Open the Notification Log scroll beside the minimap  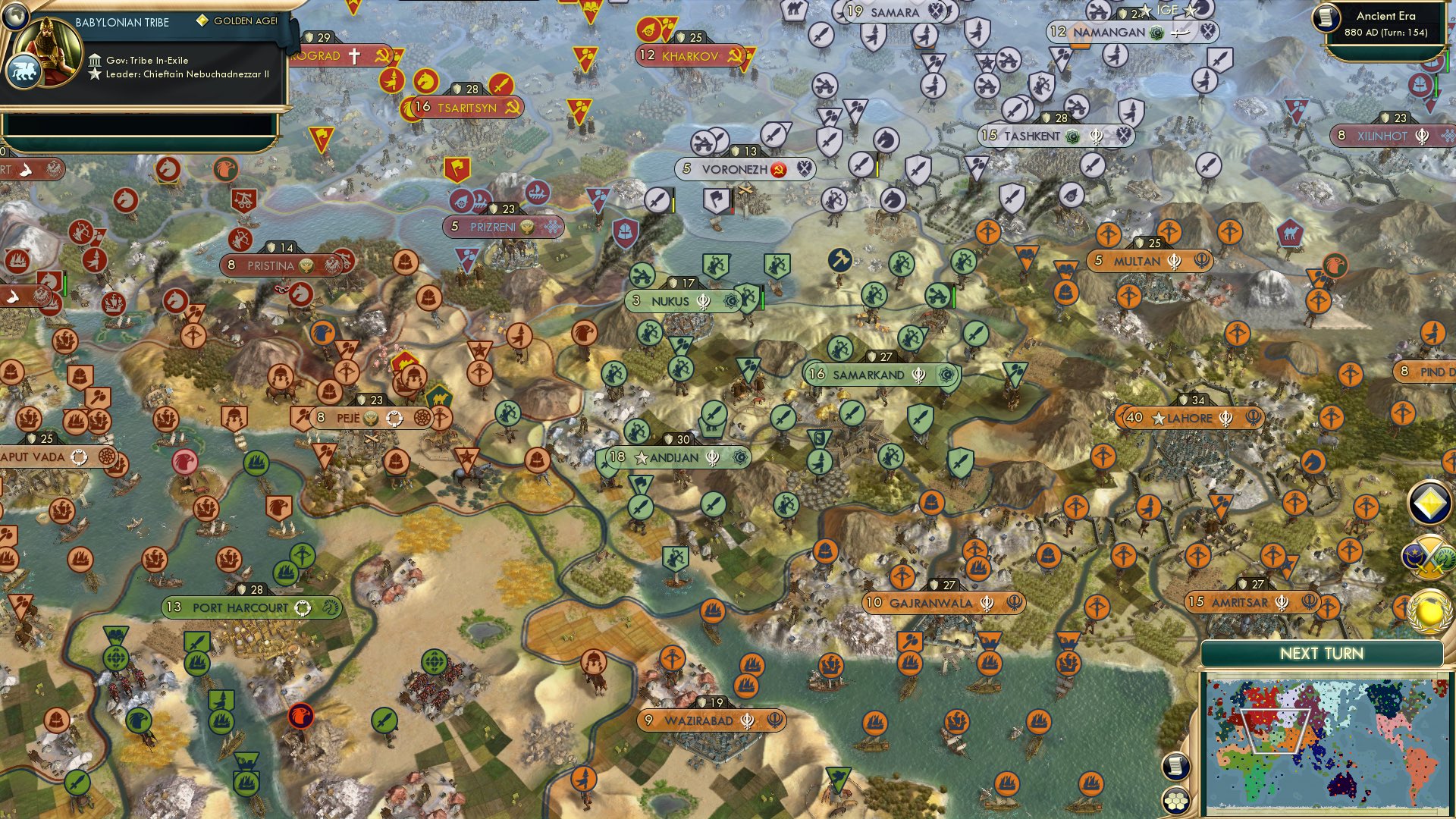1175,767
